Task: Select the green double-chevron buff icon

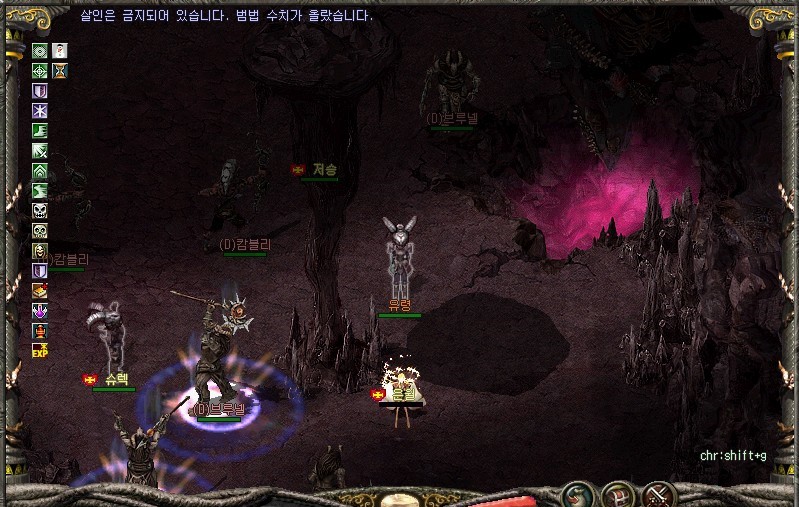Action: (40, 170)
